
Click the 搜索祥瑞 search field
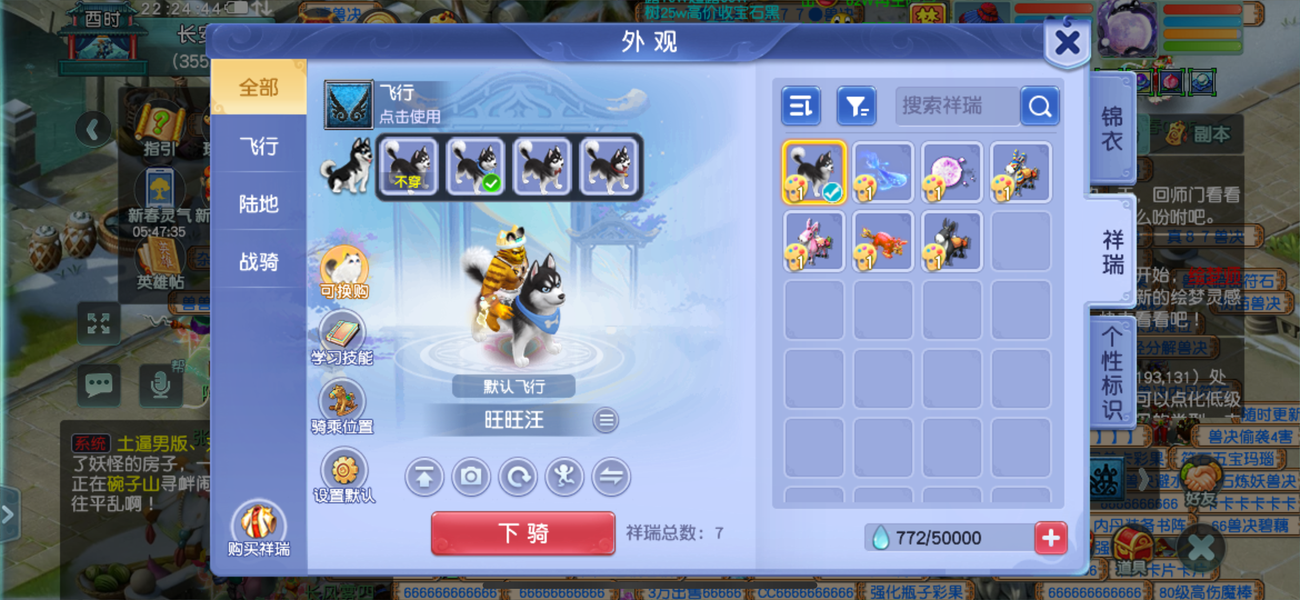tap(956, 106)
